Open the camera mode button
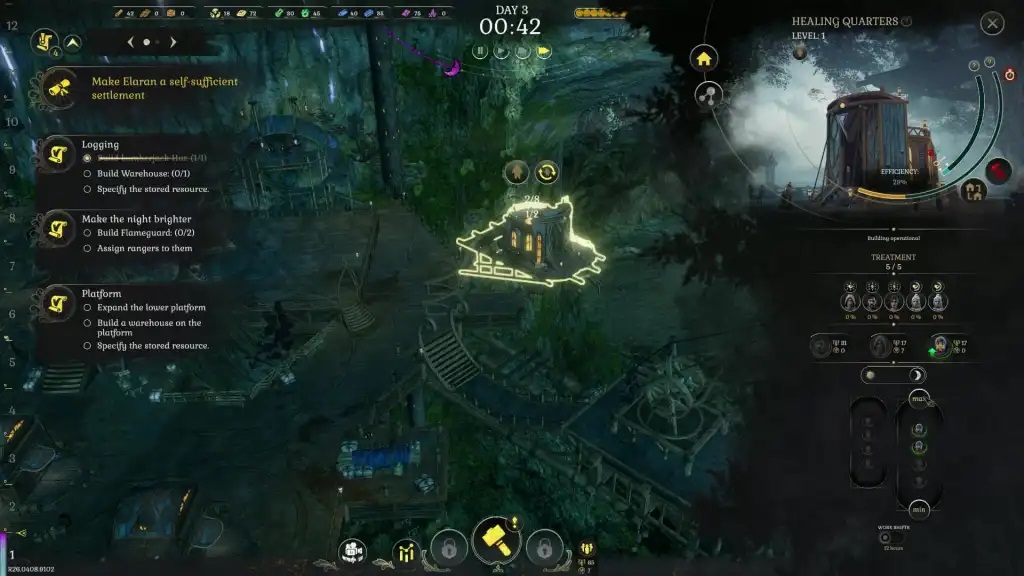 (x=351, y=550)
